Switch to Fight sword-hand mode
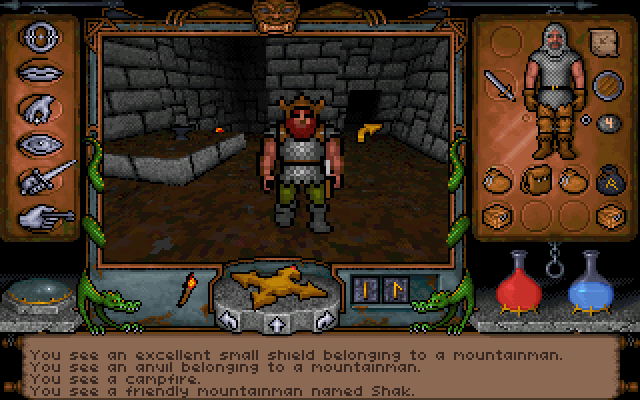This screenshot has width=640, height=400. point(46,180)
